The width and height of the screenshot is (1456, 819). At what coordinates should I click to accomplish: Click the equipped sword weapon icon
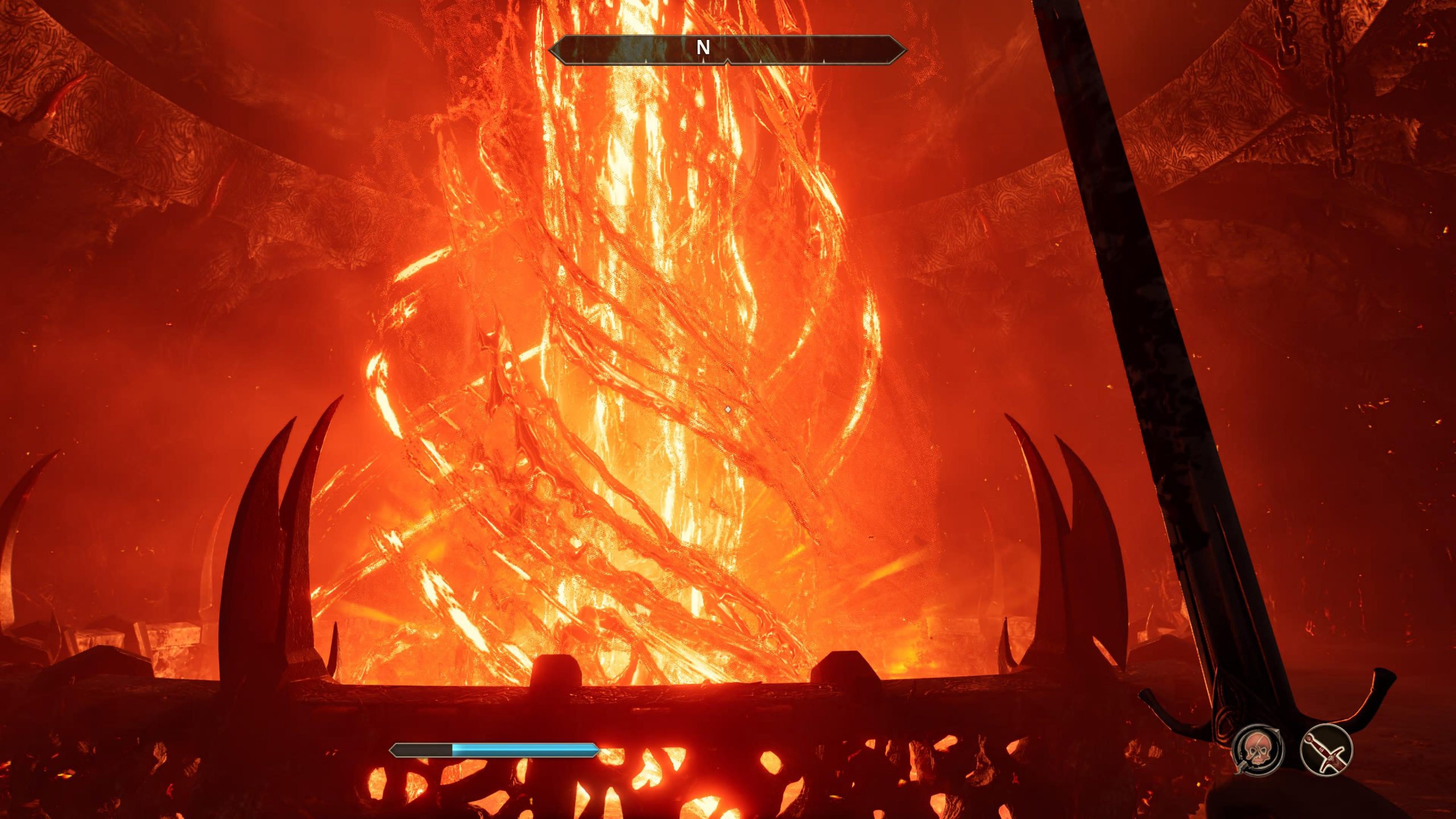(1326, 749)
